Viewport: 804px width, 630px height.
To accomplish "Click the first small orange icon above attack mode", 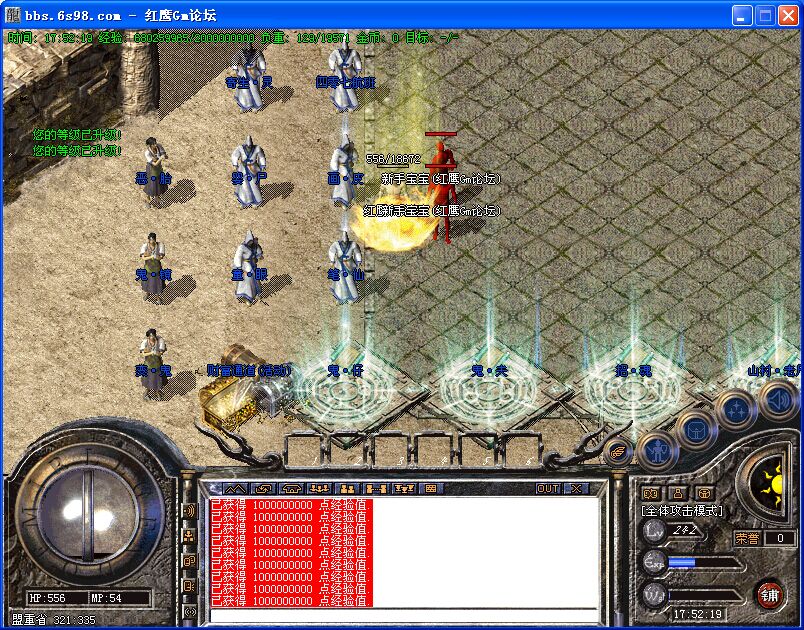I will click(651, 493).
